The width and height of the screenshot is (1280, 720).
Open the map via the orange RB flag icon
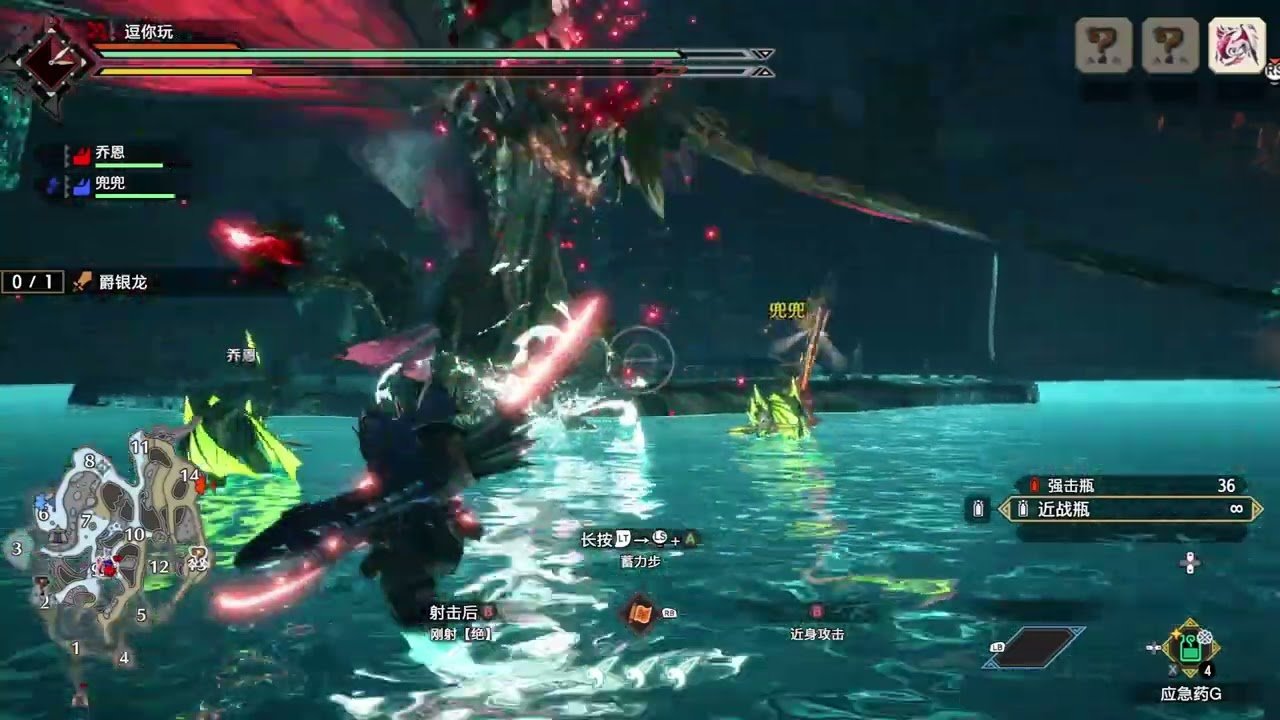tap(640, 612)
